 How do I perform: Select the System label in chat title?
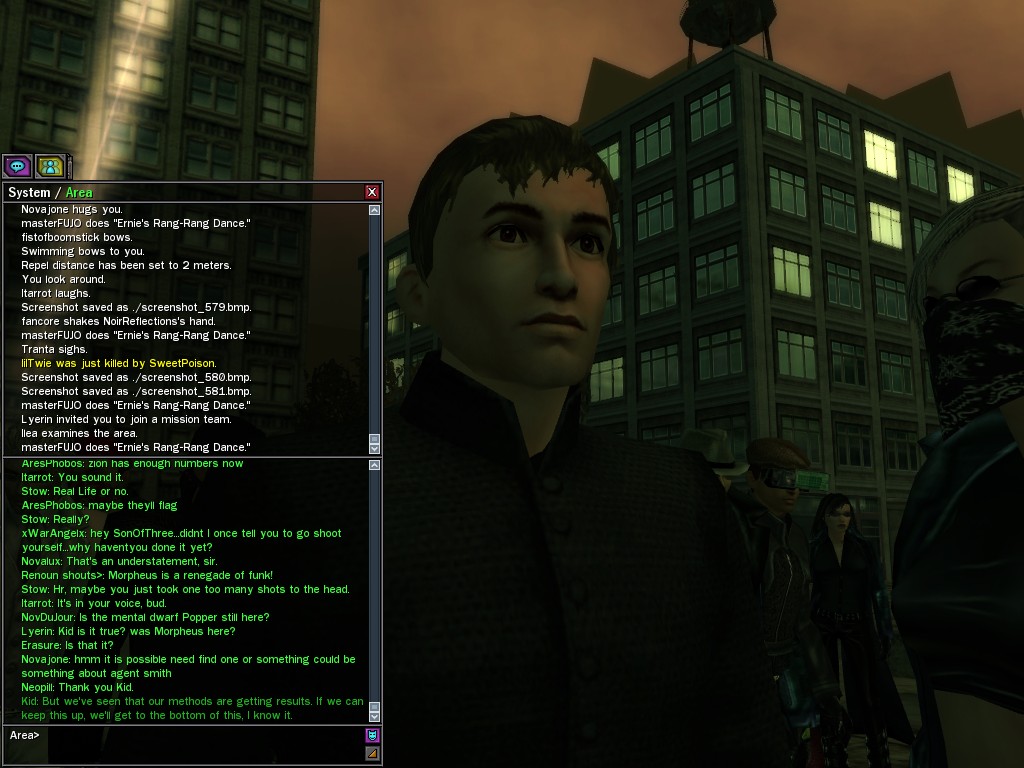coord(28,192)
